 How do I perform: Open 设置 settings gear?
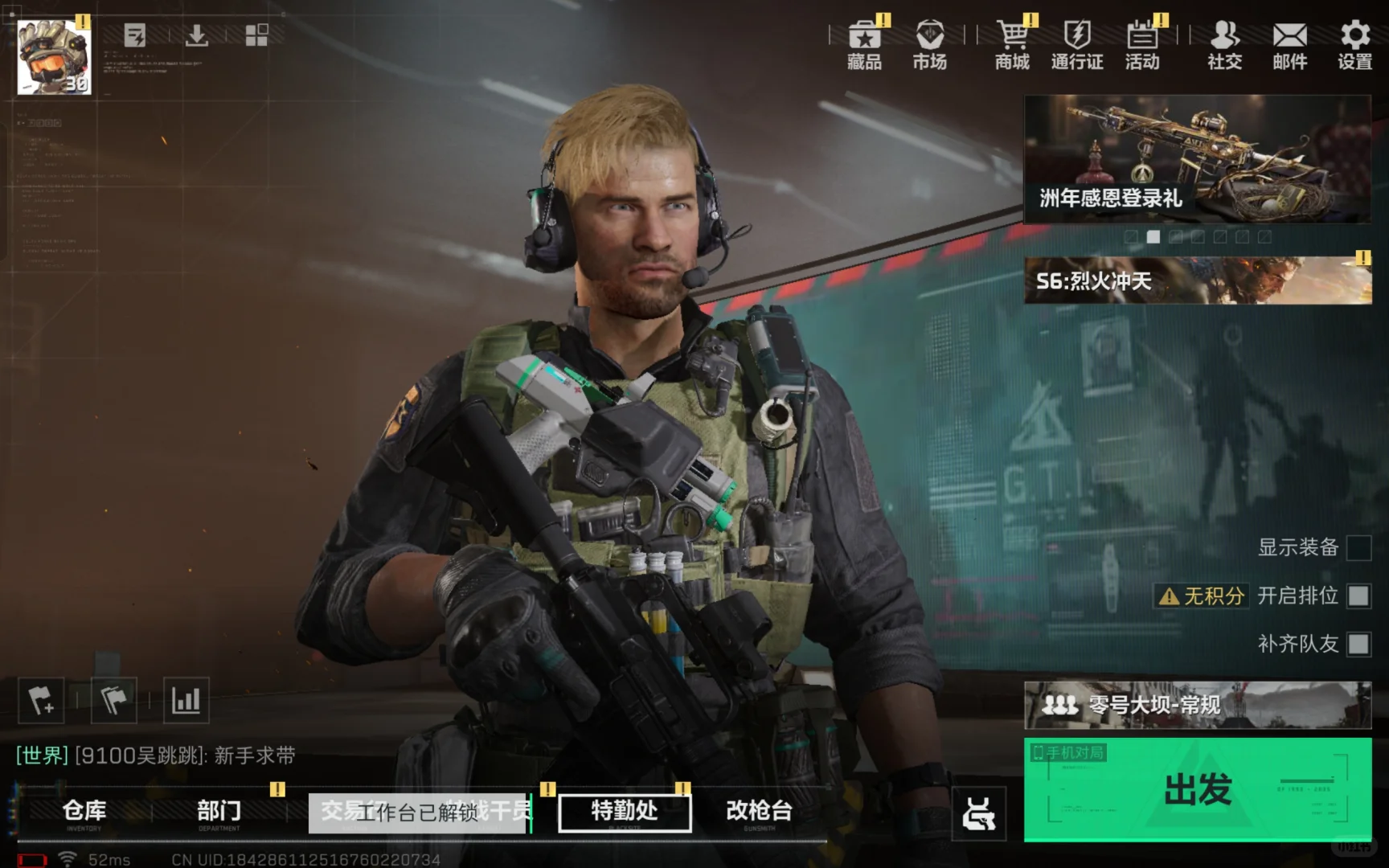click(1354, 45)
